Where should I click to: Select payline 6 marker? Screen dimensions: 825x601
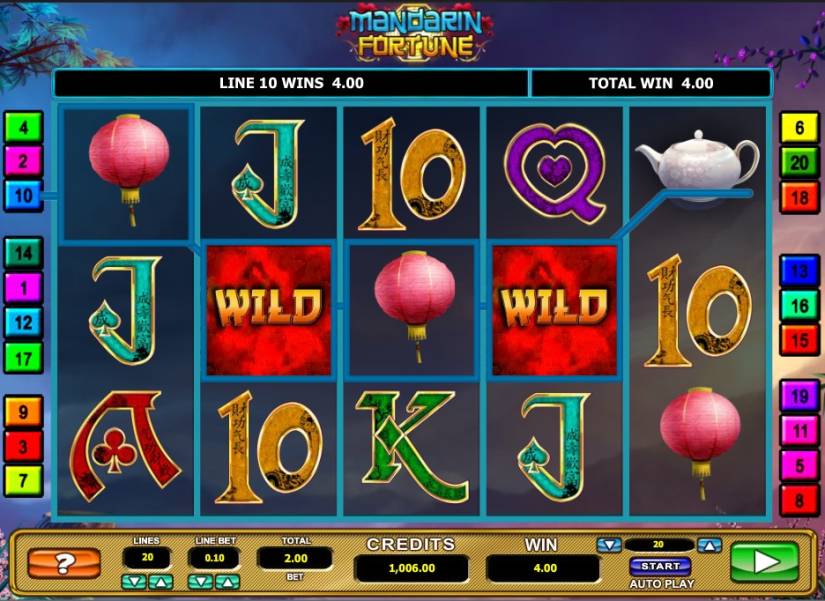[800, 128]
